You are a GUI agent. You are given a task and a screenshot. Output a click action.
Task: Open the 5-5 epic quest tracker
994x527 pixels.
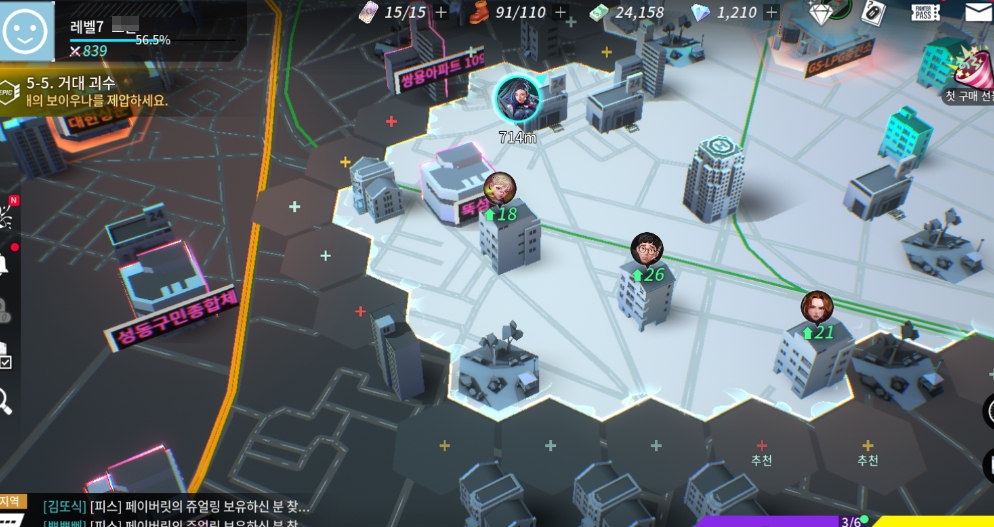point(85,91)
